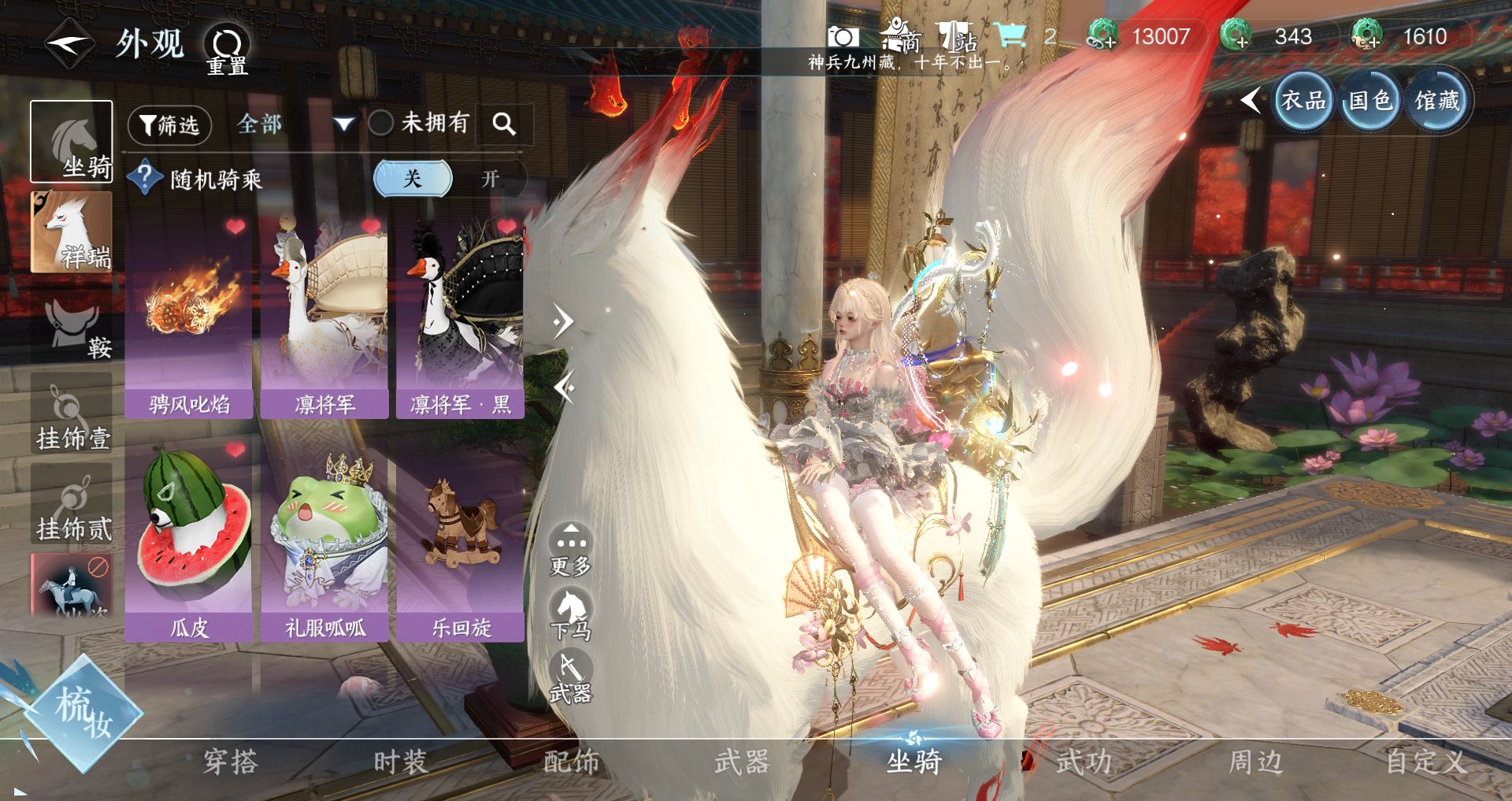Turn random mount 开 on
This screenshot has height=801, width=1512.
coord(490,179)
